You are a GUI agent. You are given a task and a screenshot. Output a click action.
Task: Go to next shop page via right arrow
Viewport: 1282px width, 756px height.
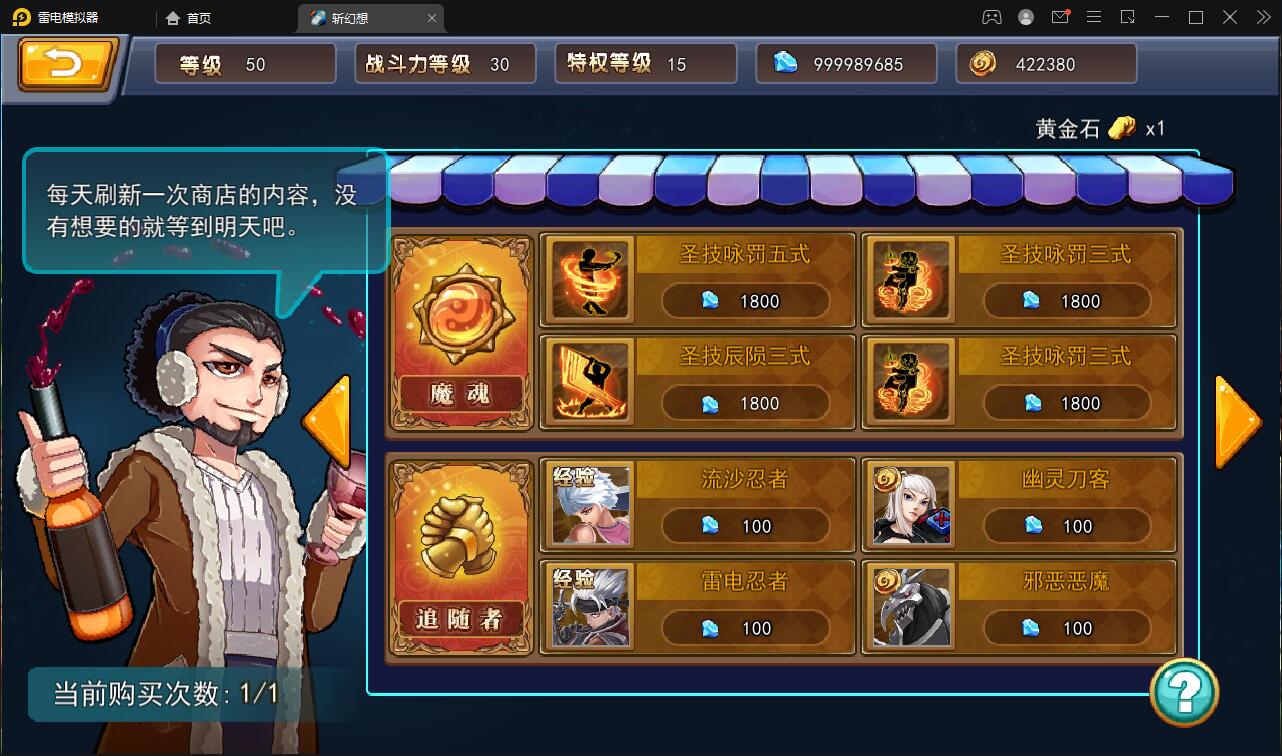[x=1238, y=420]
